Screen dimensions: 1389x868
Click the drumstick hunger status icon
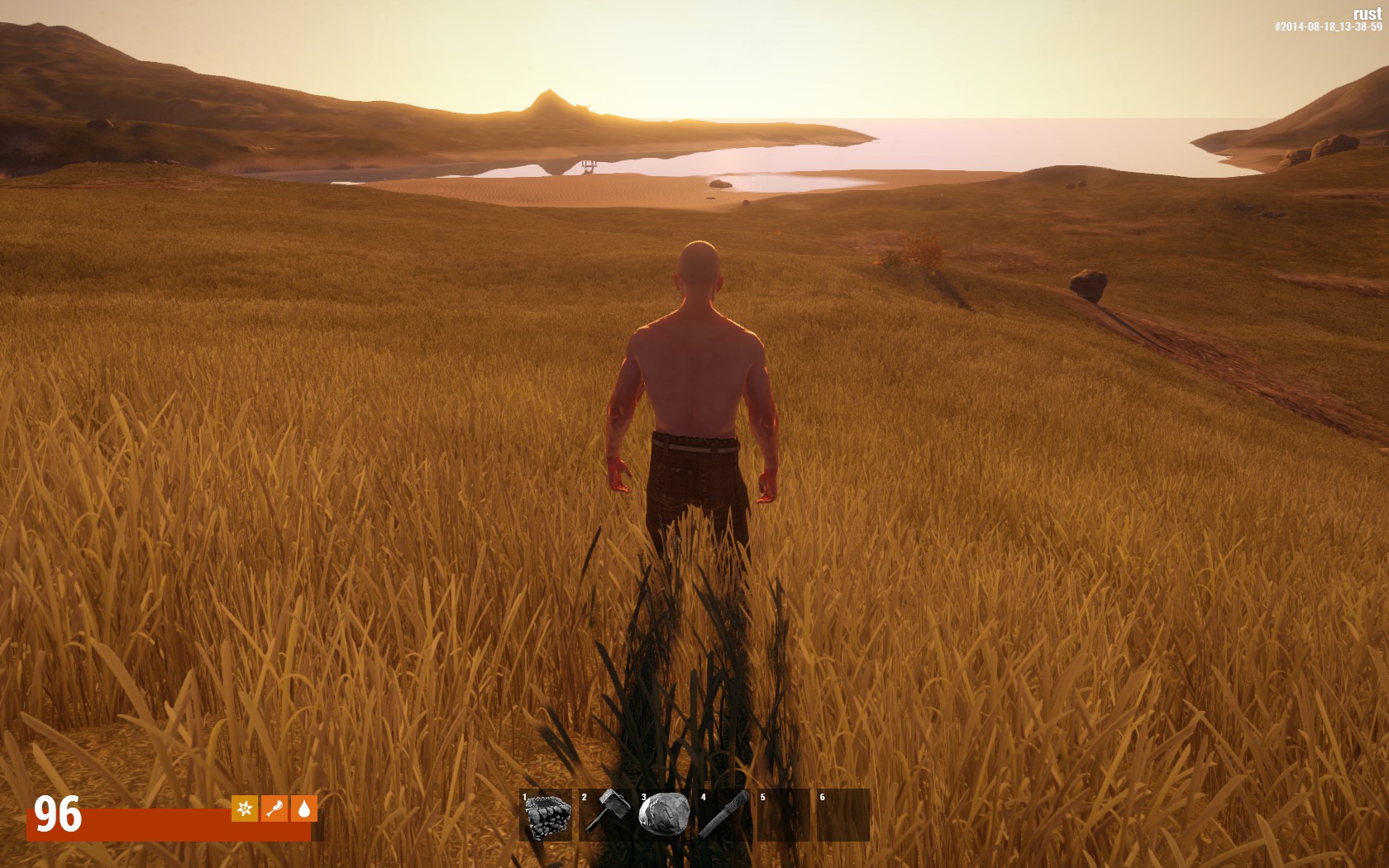[x=274, y=808]
